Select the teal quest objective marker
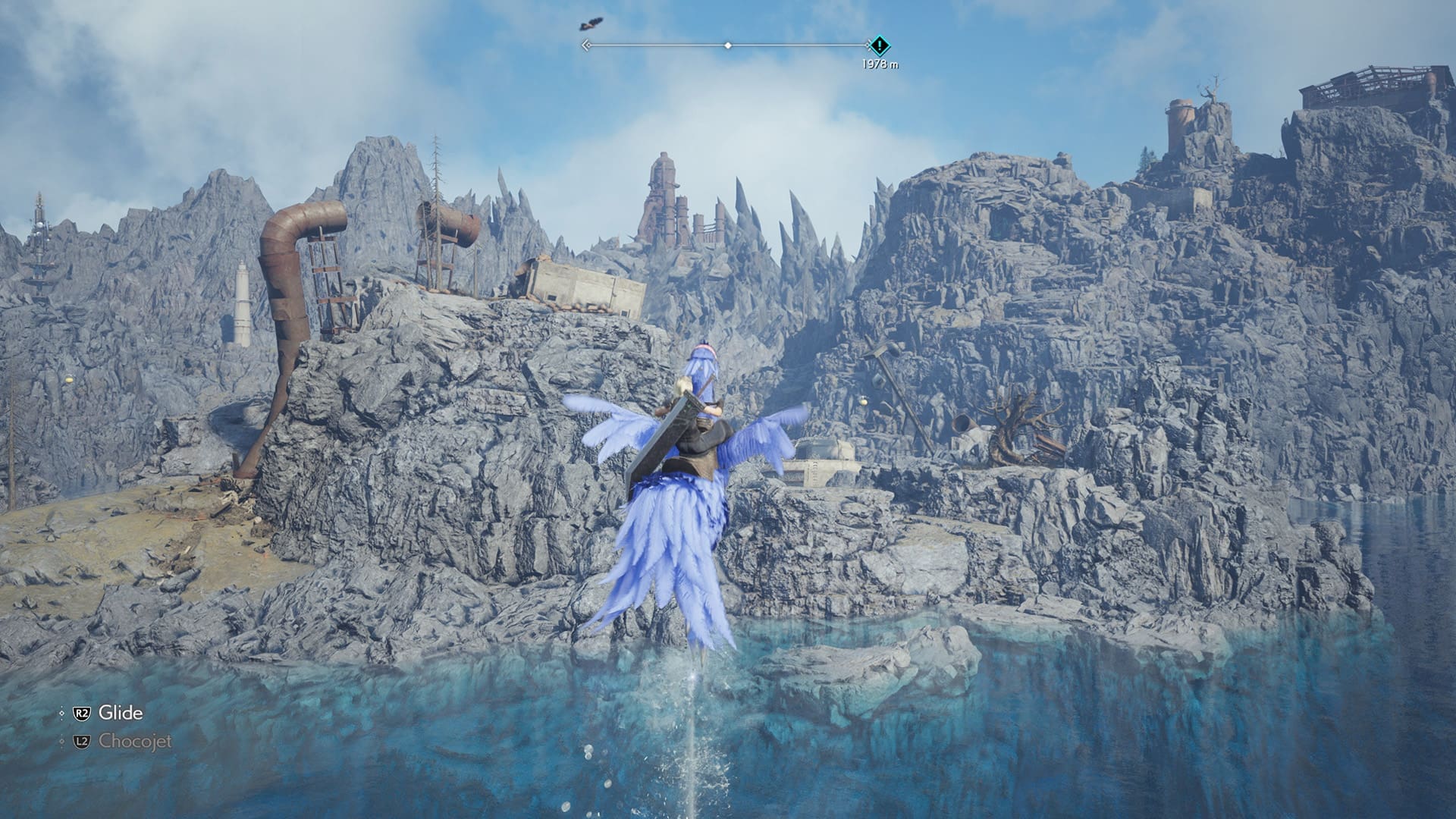The image size is (1456, 819). tap(879, 45)
